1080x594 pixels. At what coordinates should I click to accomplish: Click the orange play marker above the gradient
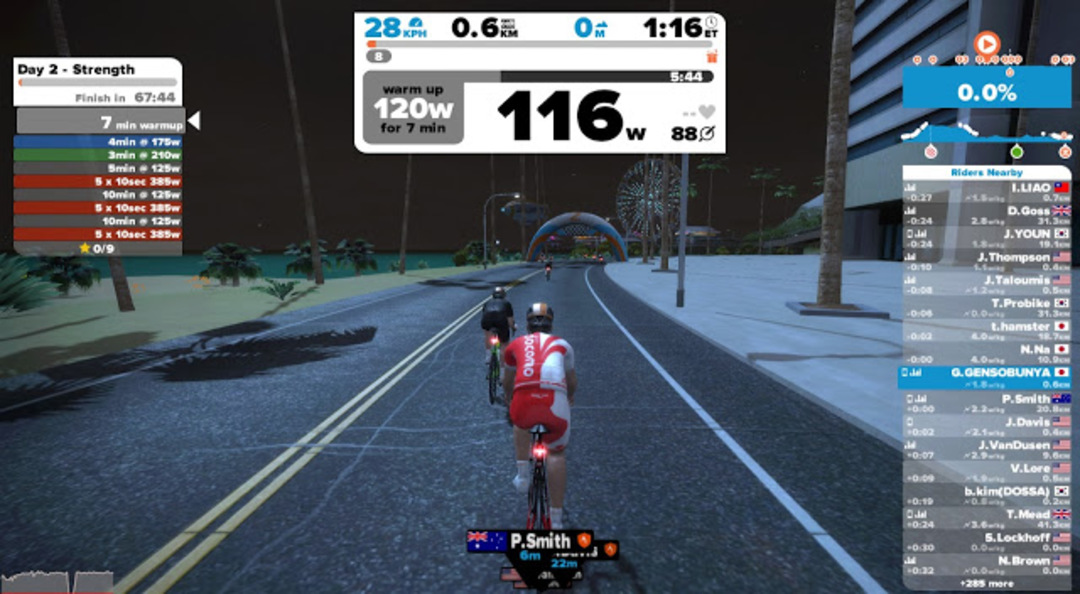point(986,44)
